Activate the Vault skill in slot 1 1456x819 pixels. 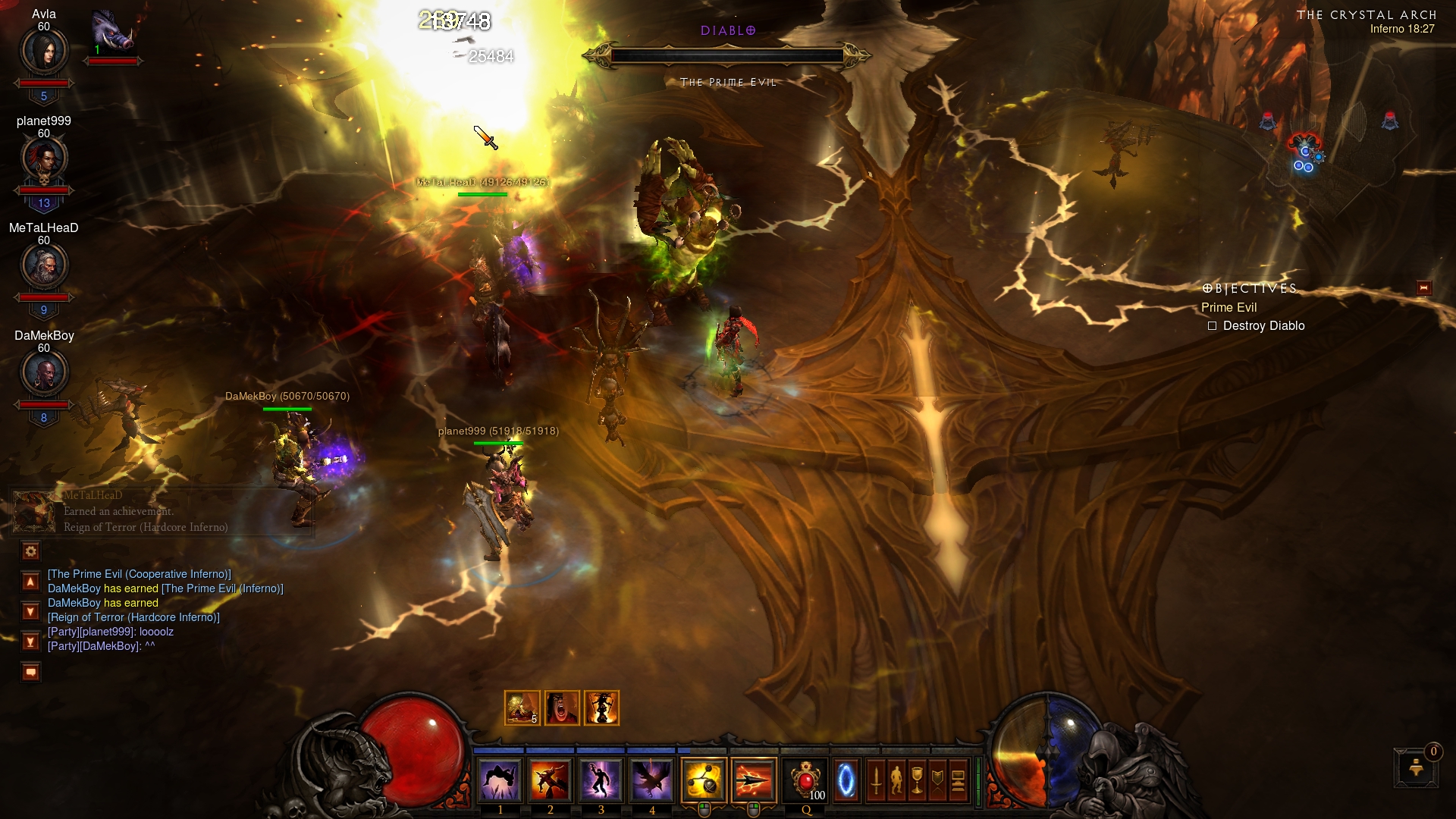500,780
